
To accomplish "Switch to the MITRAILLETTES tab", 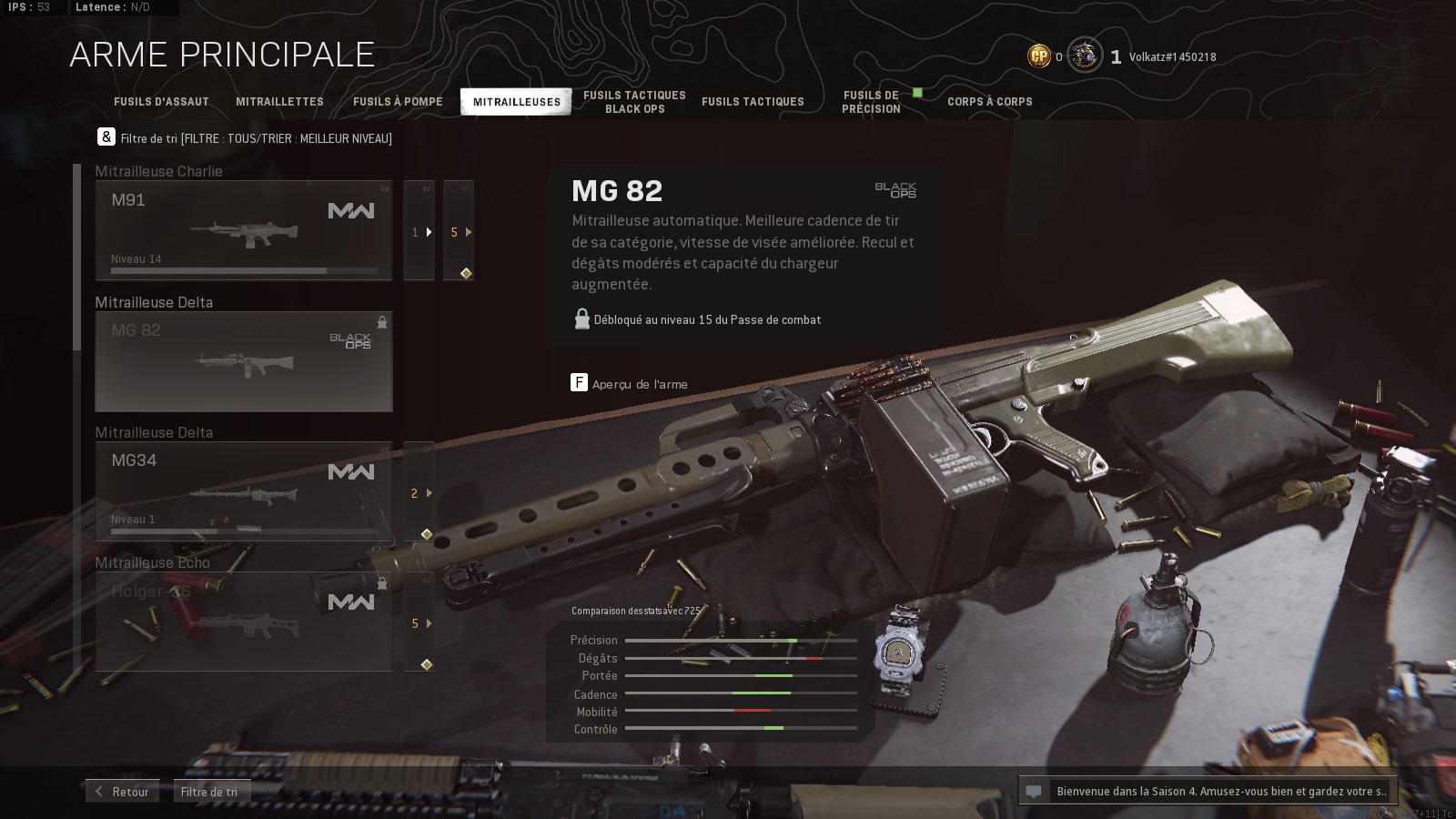I will click(x=279, y=102).
